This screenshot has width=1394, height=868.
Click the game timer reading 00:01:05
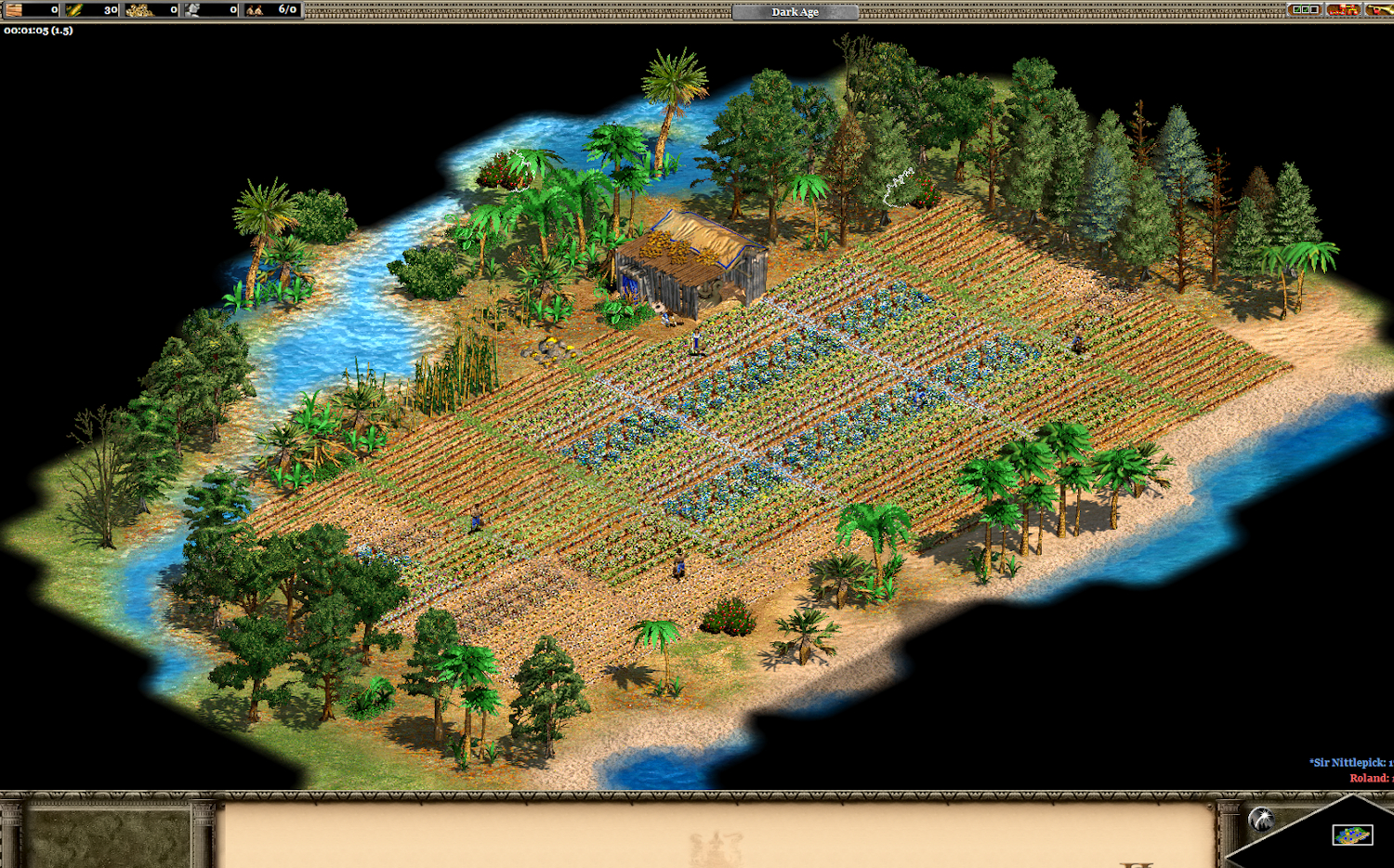[28, 29]
